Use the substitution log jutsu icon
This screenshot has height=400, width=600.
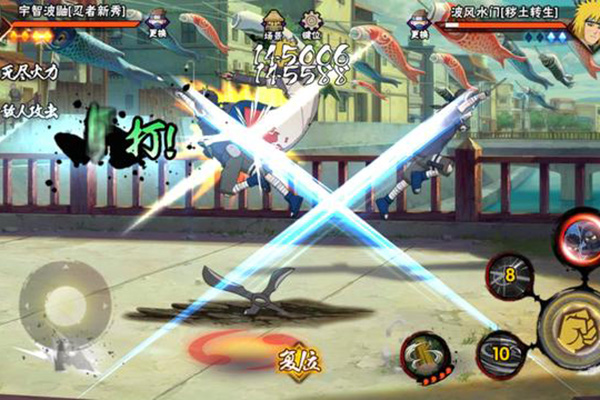point(425,355)
